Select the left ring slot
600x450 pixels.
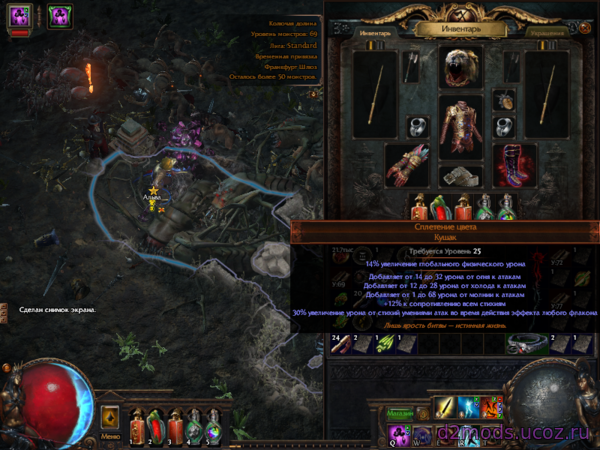[x=417, y=127]
